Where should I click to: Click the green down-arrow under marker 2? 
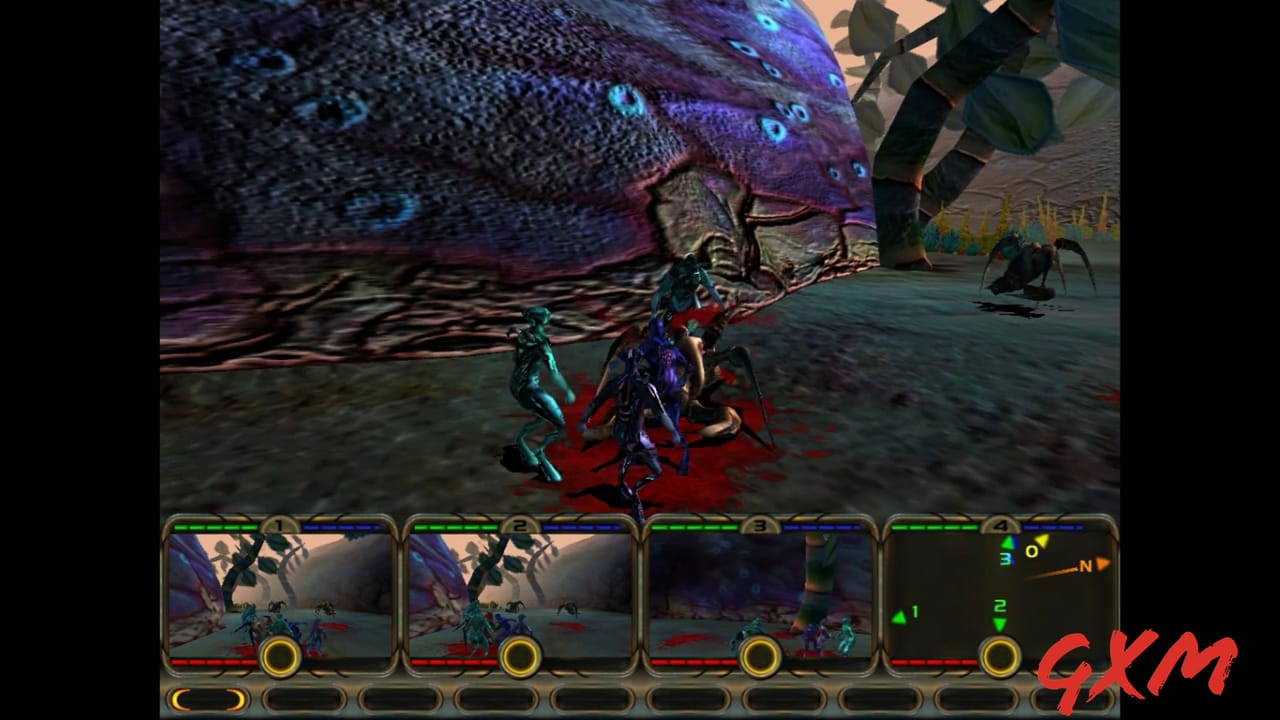click(x=1000, y=623)
